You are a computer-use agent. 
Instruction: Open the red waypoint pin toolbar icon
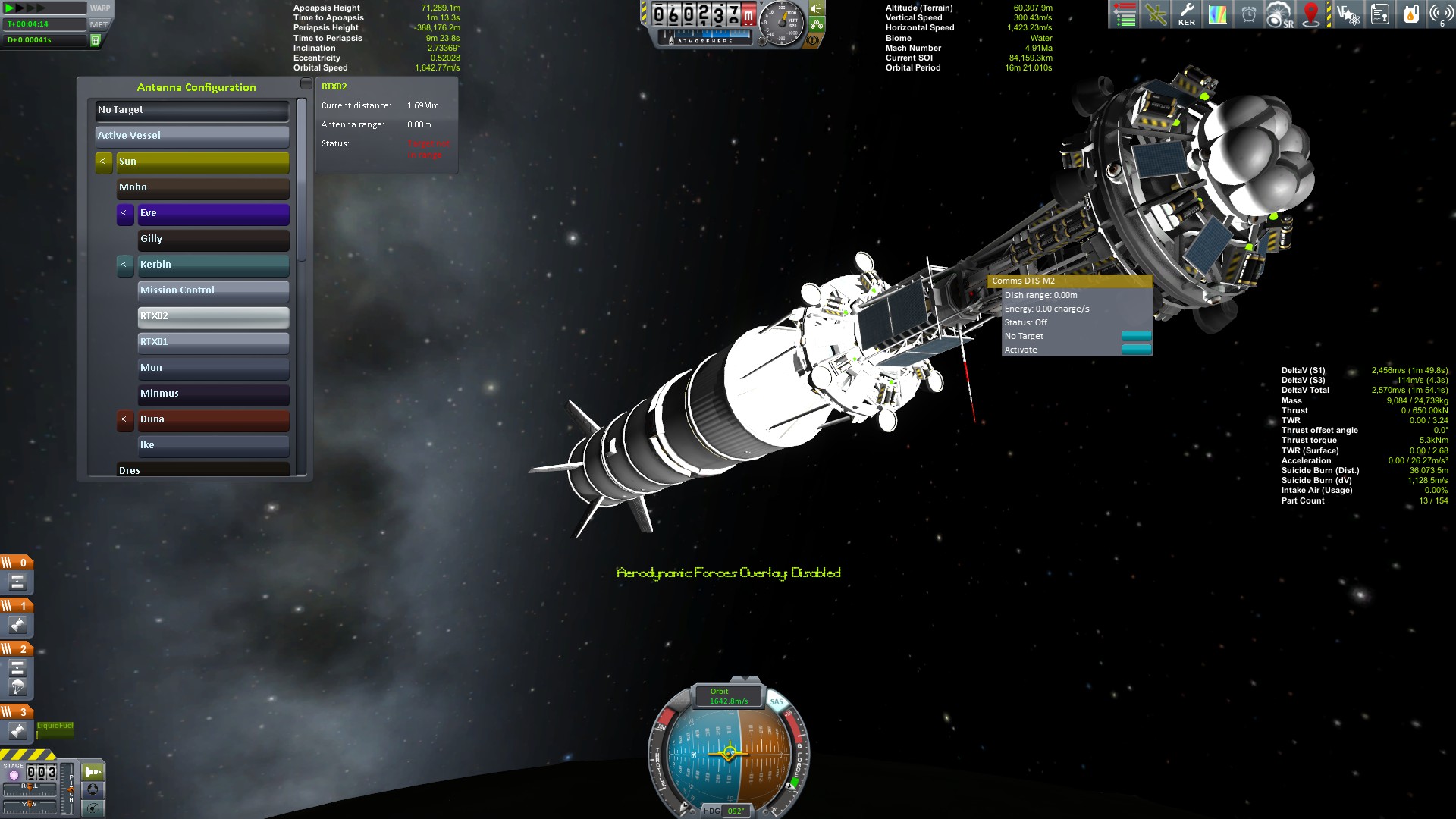click(1310, 14)
